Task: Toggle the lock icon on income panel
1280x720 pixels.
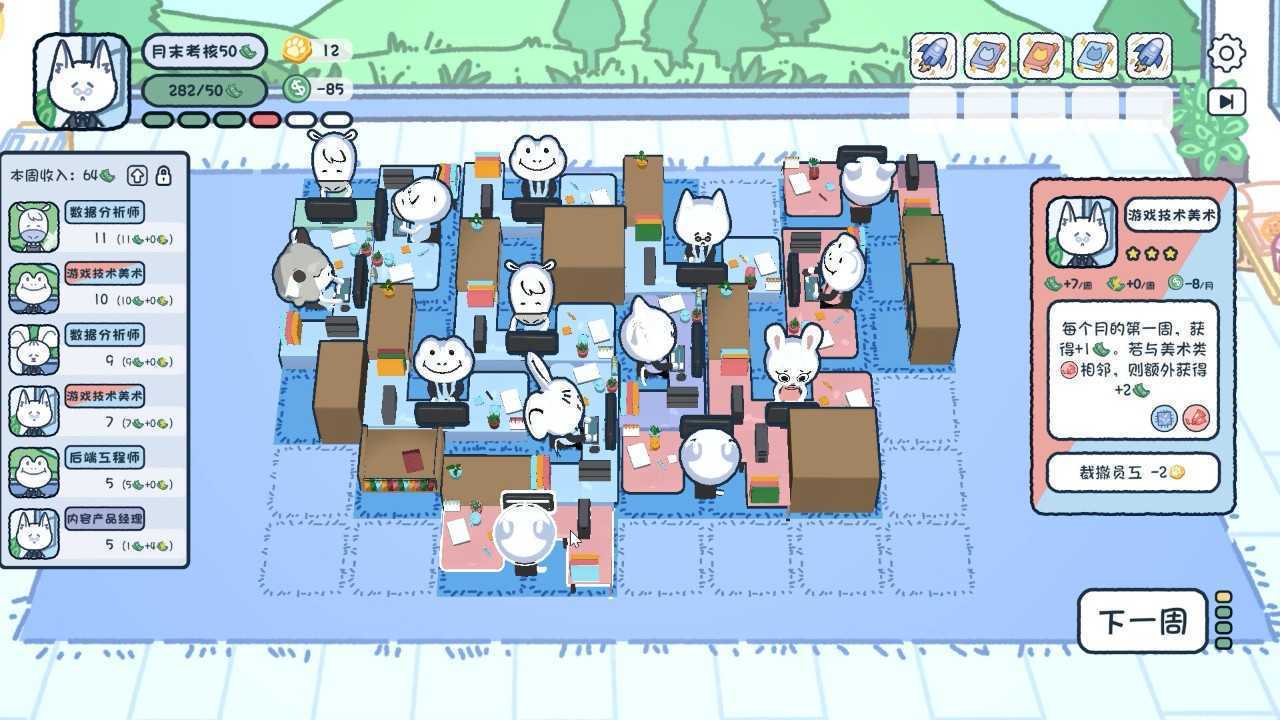Action: (164, 176)
